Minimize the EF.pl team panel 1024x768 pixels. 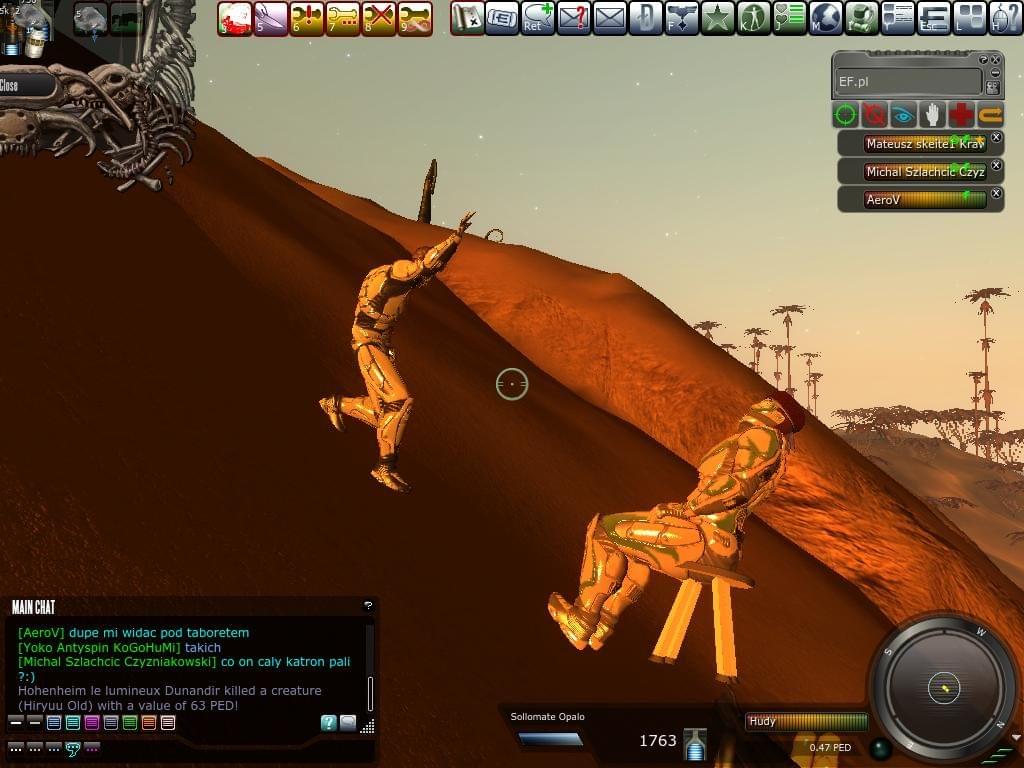pyautogui.click(x=994, y=73)
